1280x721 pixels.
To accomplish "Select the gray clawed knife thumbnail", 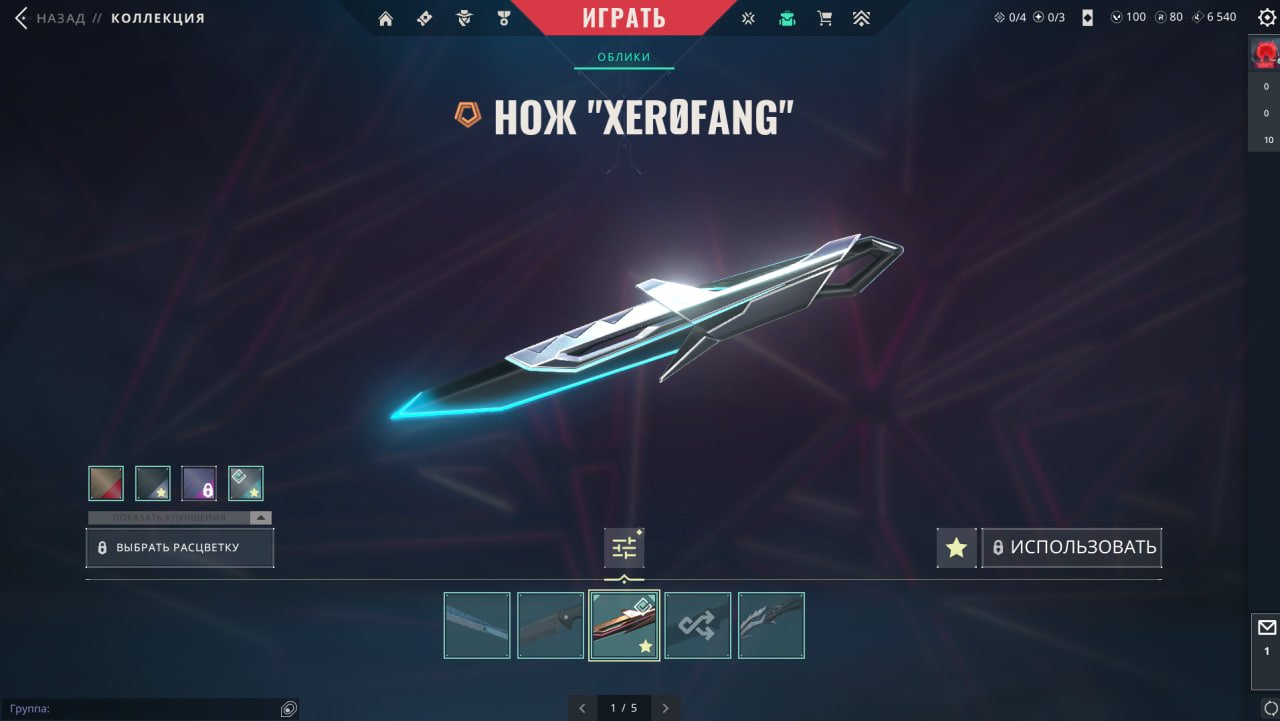I will click(771, 626).
